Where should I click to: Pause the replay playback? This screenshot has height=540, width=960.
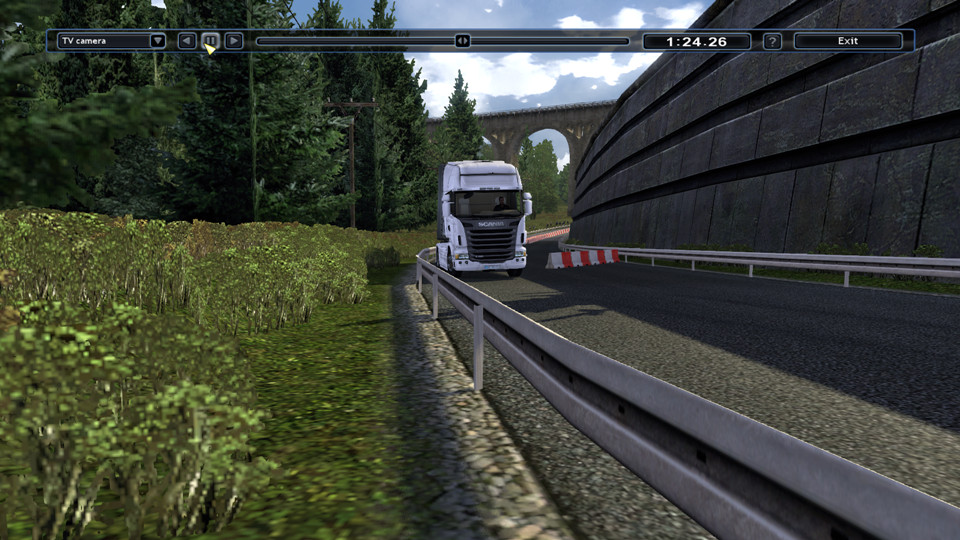click(210, 41)
